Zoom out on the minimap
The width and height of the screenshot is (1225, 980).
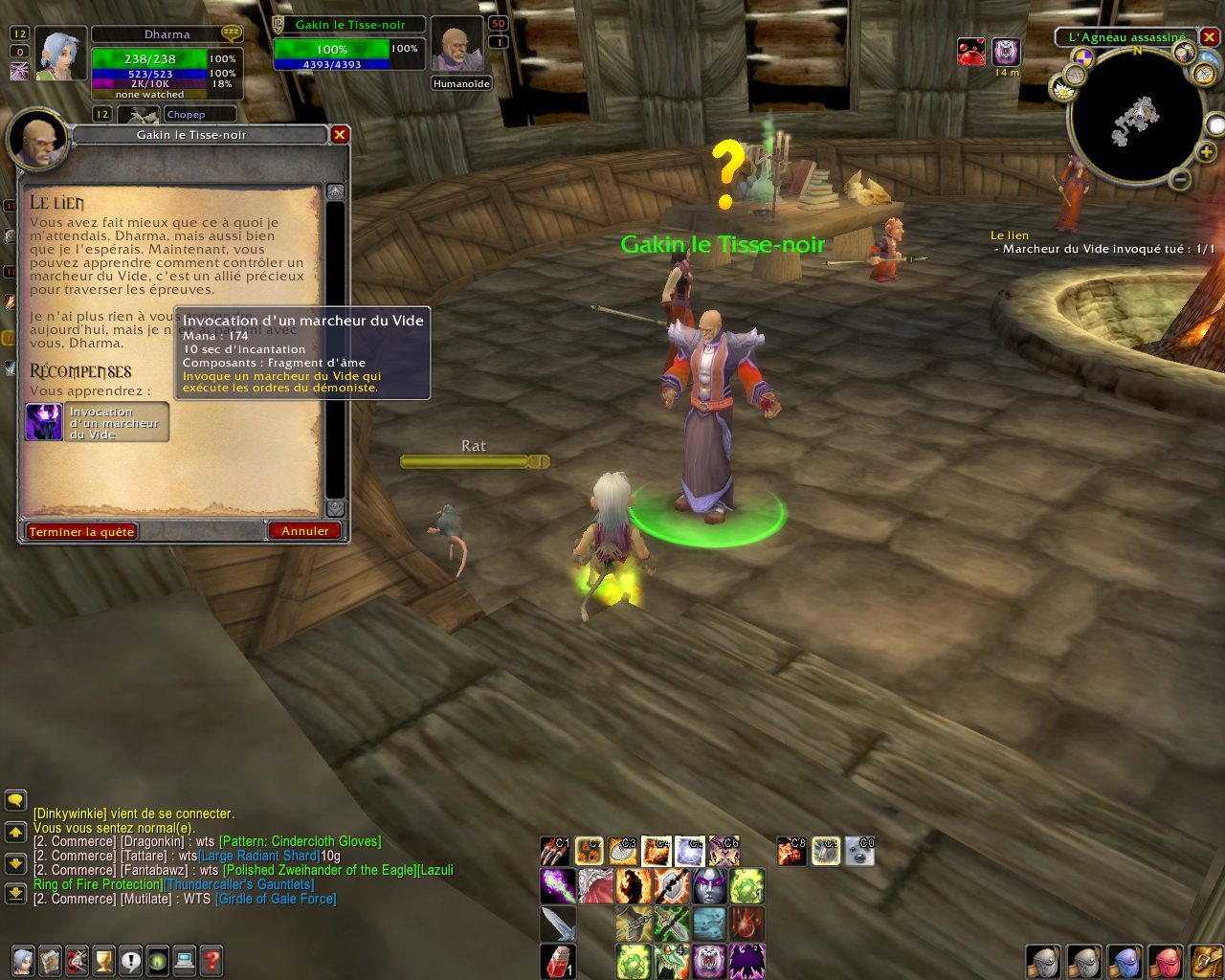pos(1180,179)
